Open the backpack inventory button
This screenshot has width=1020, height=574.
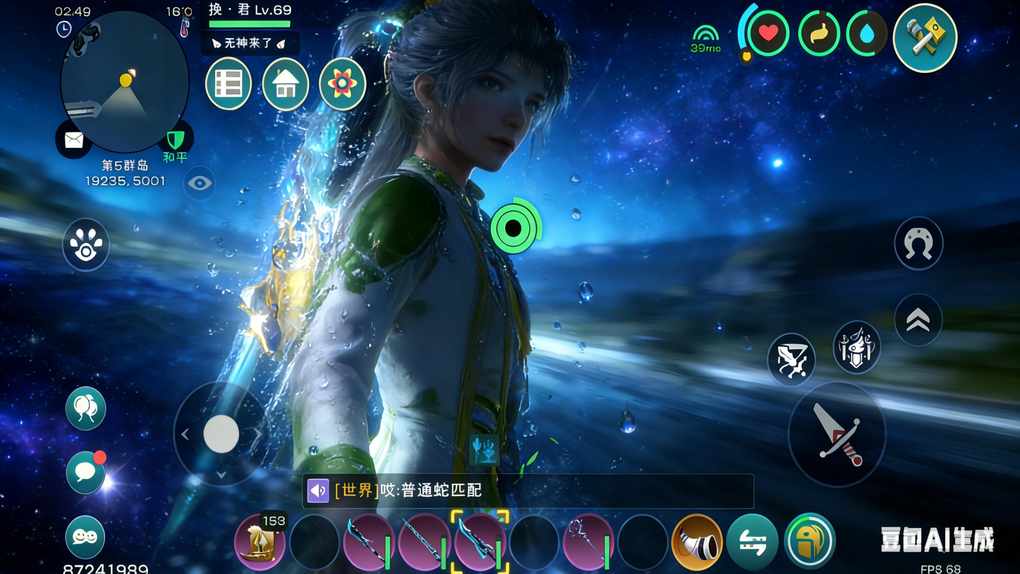(x=809, y=540)
